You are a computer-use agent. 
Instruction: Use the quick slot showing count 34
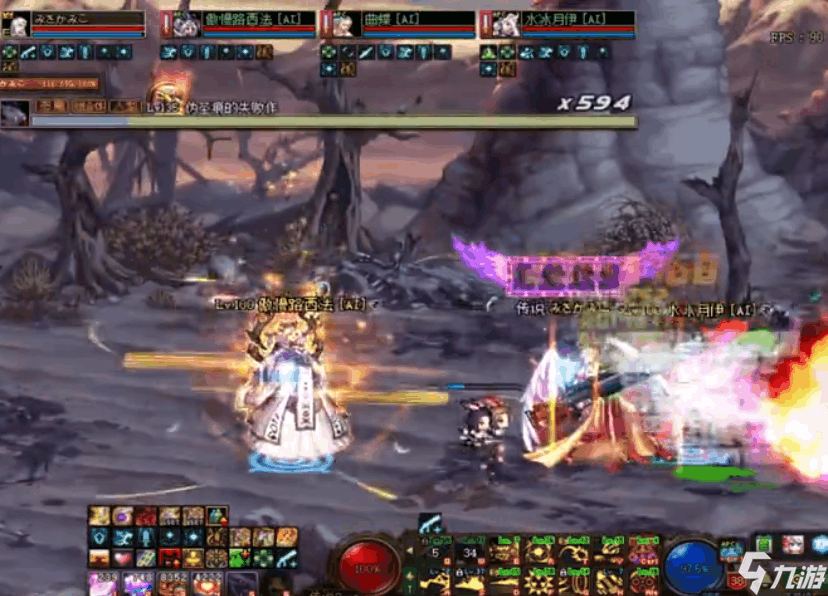(x=470, y=551)
